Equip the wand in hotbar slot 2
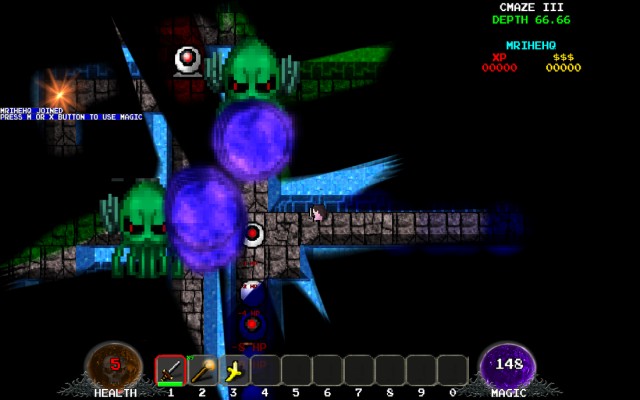The image size is (640, 400). pos(203,370)
